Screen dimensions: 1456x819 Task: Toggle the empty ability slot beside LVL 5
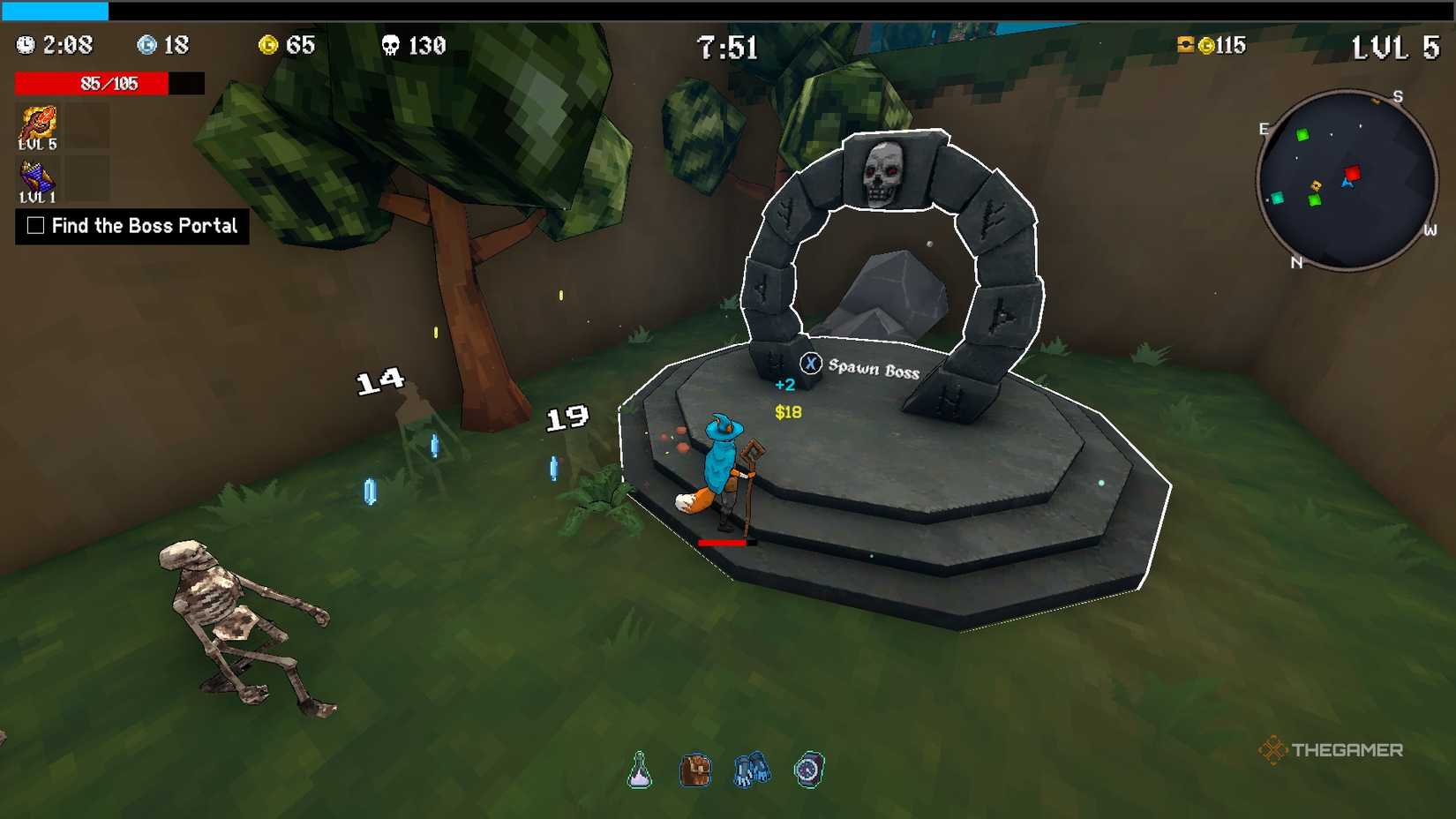[87, 124]
